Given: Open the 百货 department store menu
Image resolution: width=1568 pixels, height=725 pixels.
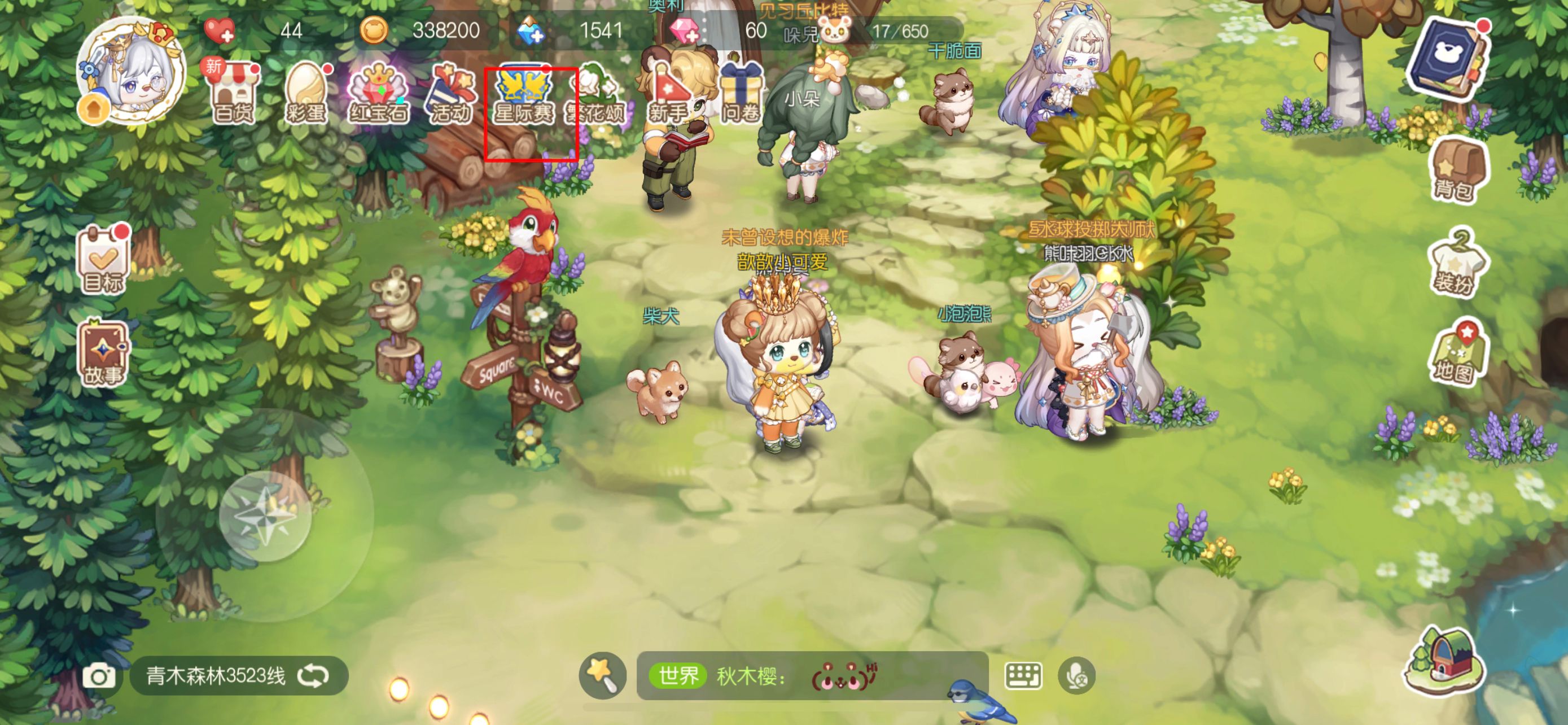Looking at the screenshot, I should [234, 94].
